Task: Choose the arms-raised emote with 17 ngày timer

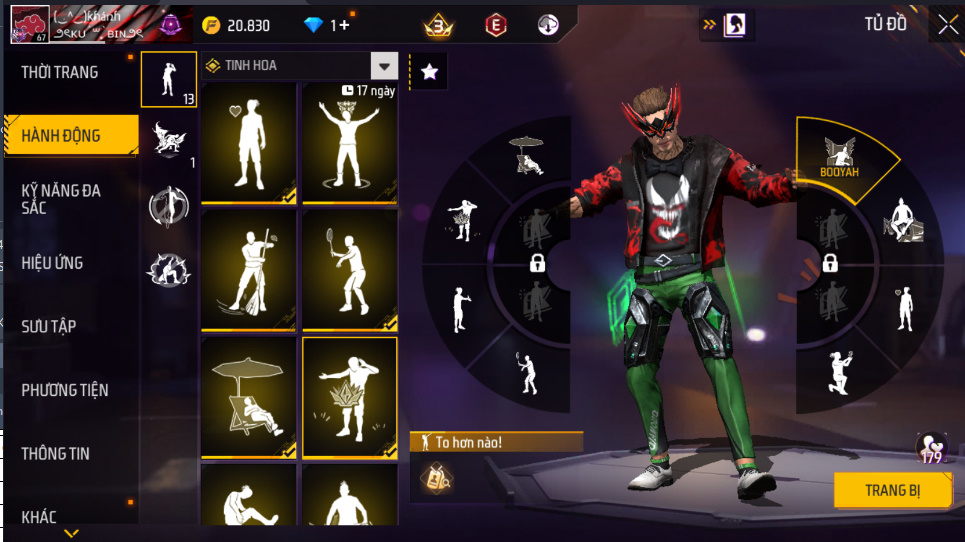Action: [349, 141]
